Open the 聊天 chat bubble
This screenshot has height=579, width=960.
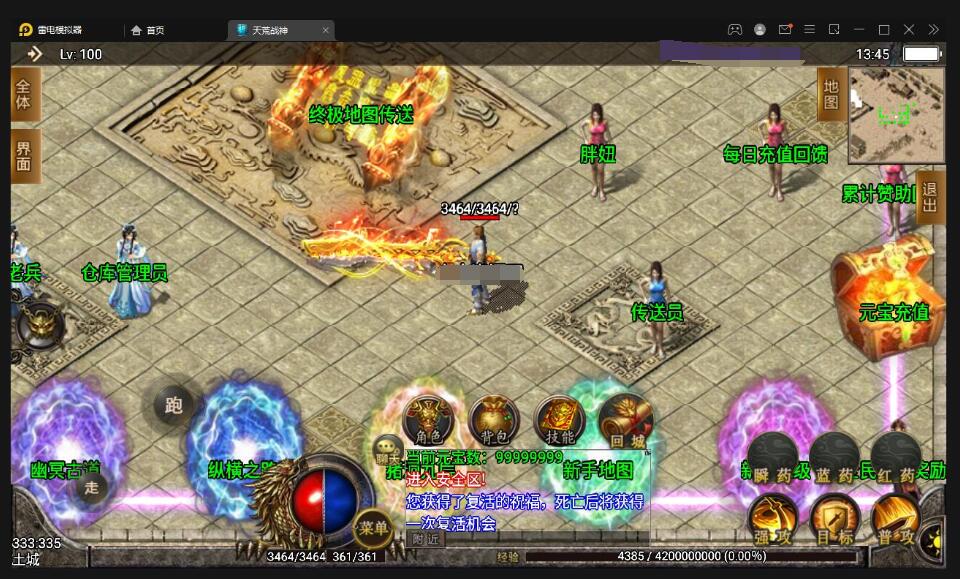[387, 451]
